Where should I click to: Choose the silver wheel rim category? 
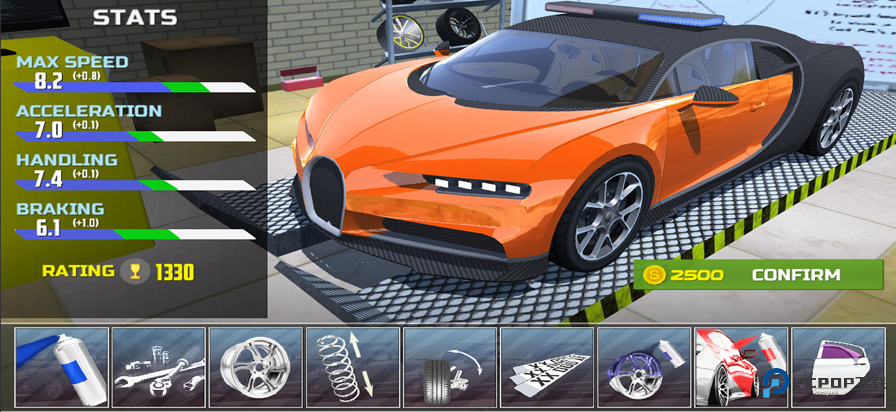tap(256, 367)
